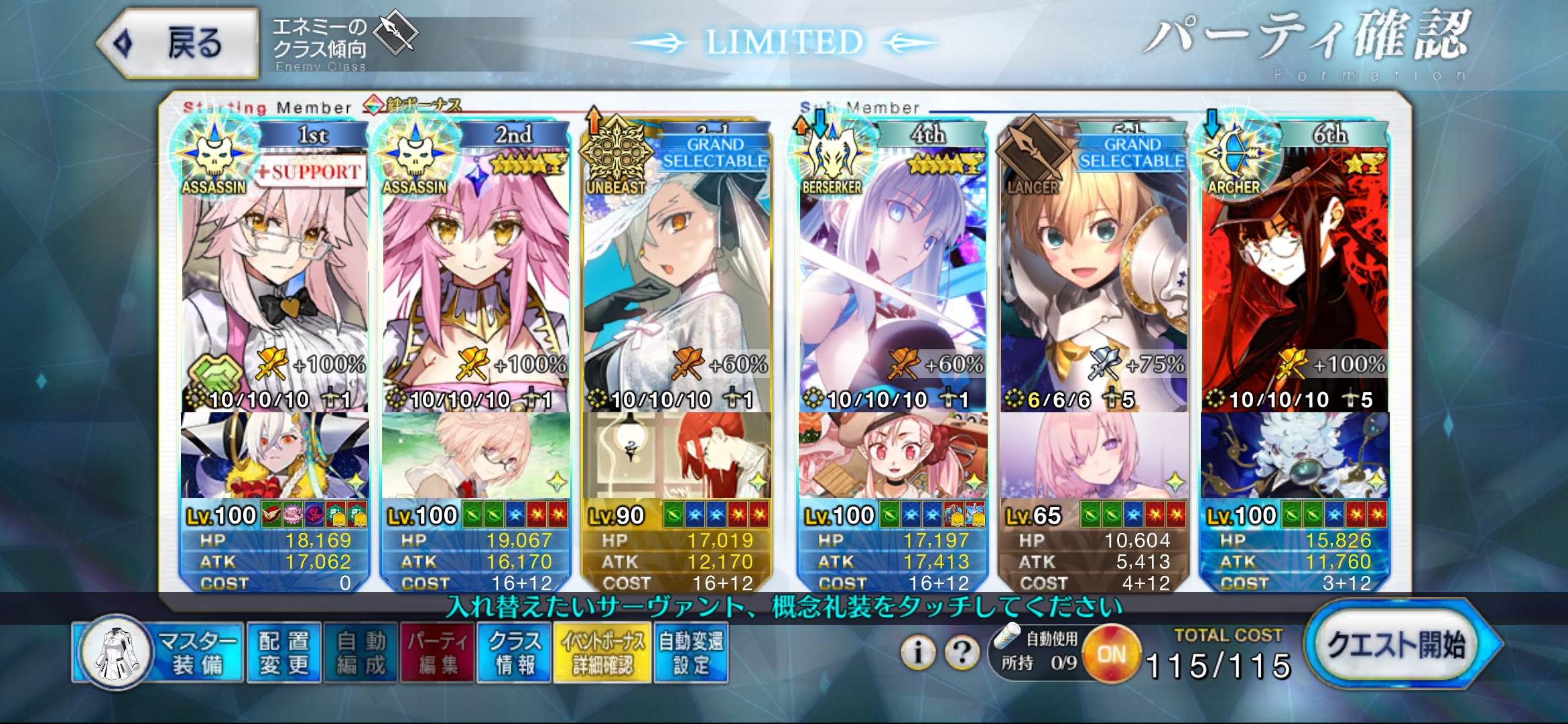This screenshot has width=1568, height=724.
Task: Select the 自動編成 auto formation button
Action: tap(361, 653)
